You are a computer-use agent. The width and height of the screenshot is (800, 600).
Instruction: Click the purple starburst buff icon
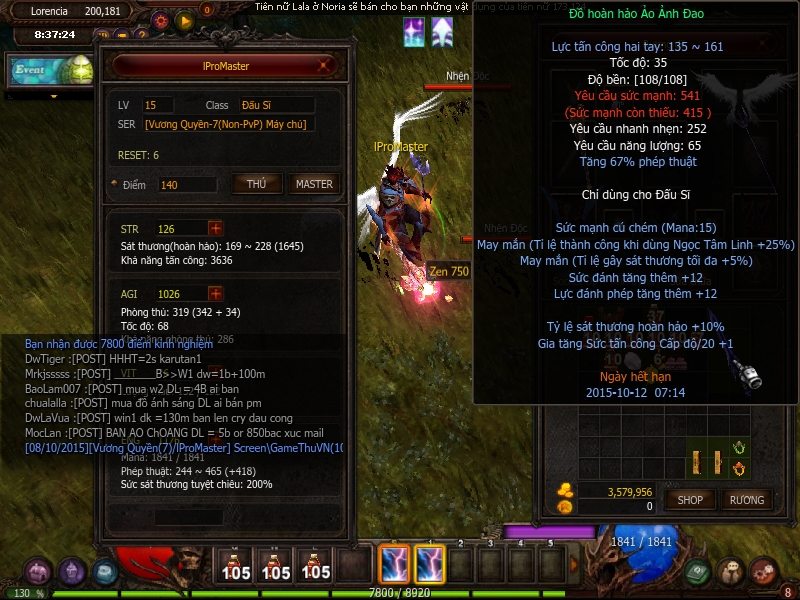point(414,32)
